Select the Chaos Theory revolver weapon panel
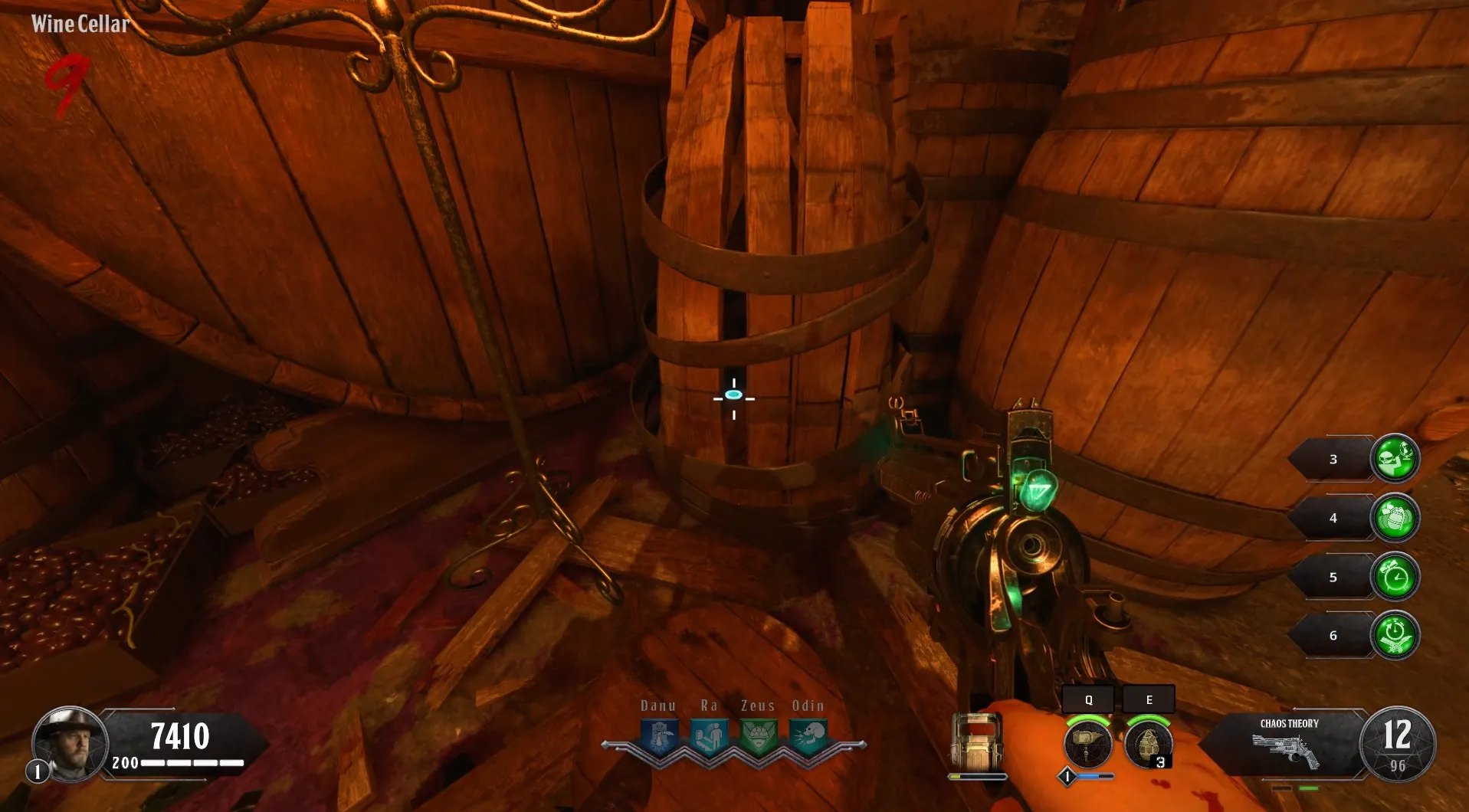The image size is (1469, 812). point(1289,745)
